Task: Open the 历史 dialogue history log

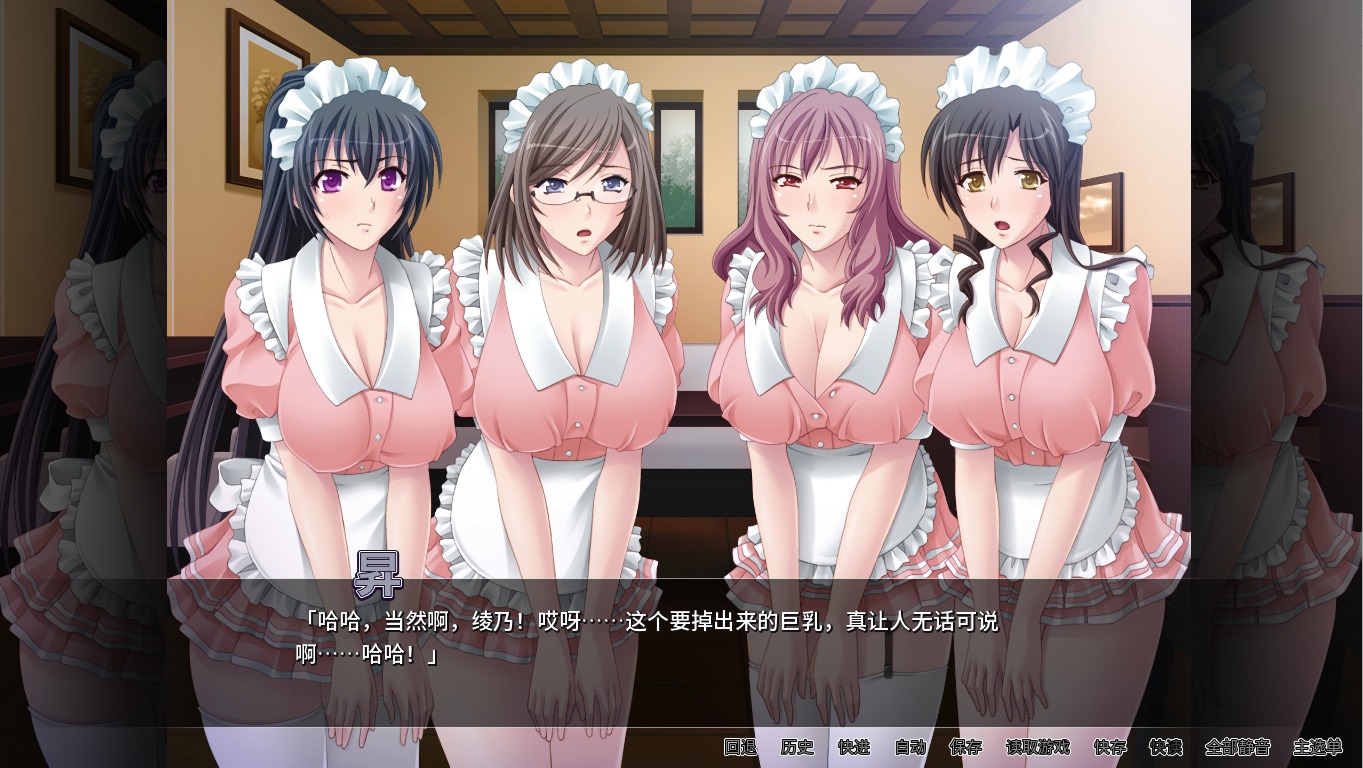Action: (796, 747)
